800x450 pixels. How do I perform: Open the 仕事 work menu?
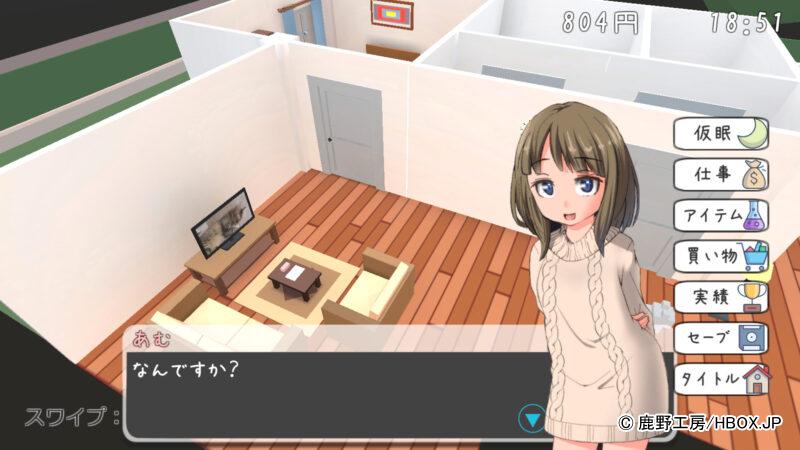(x=722, y=174)
